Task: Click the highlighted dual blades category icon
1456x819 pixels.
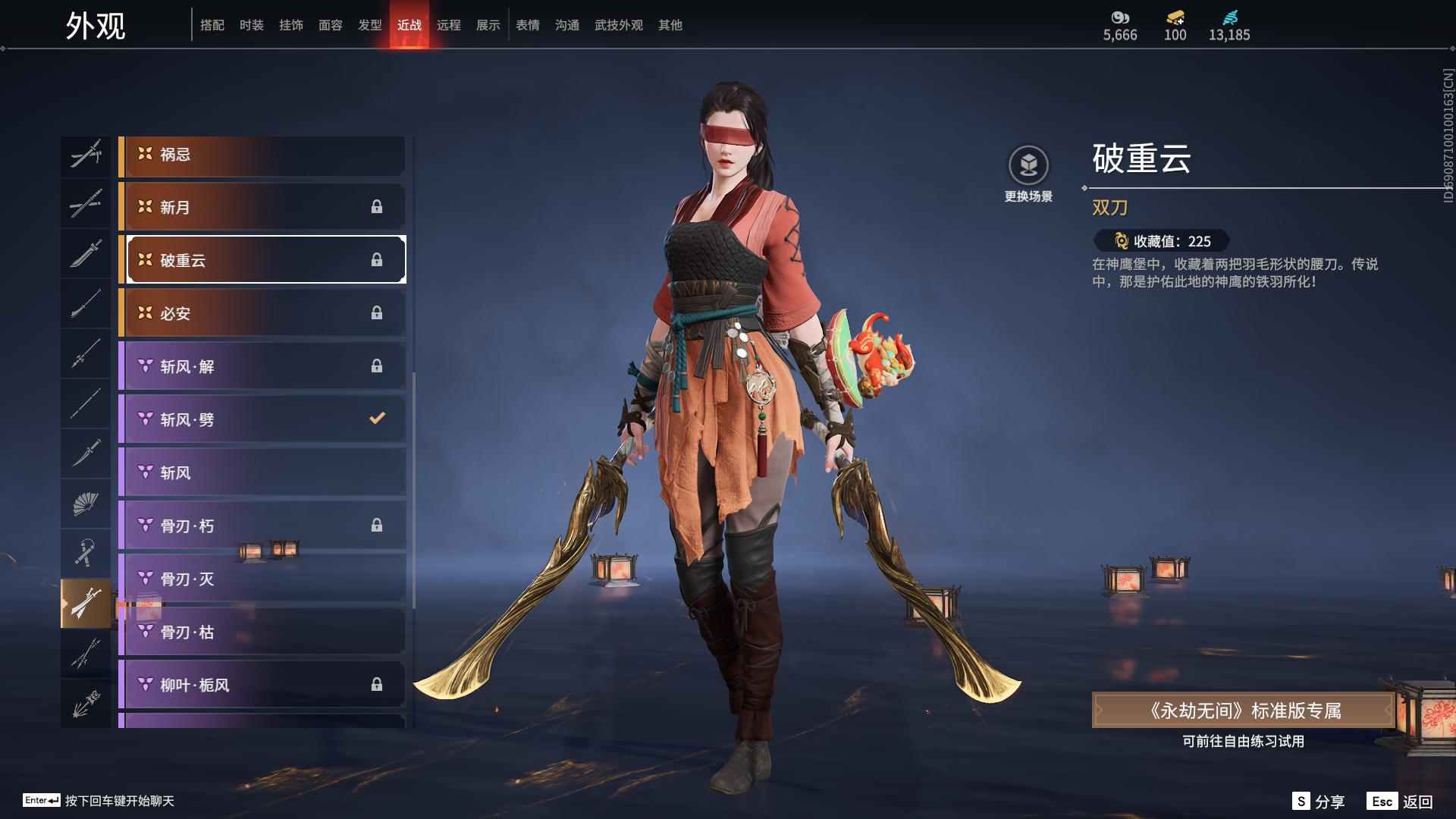Action: 86,601
